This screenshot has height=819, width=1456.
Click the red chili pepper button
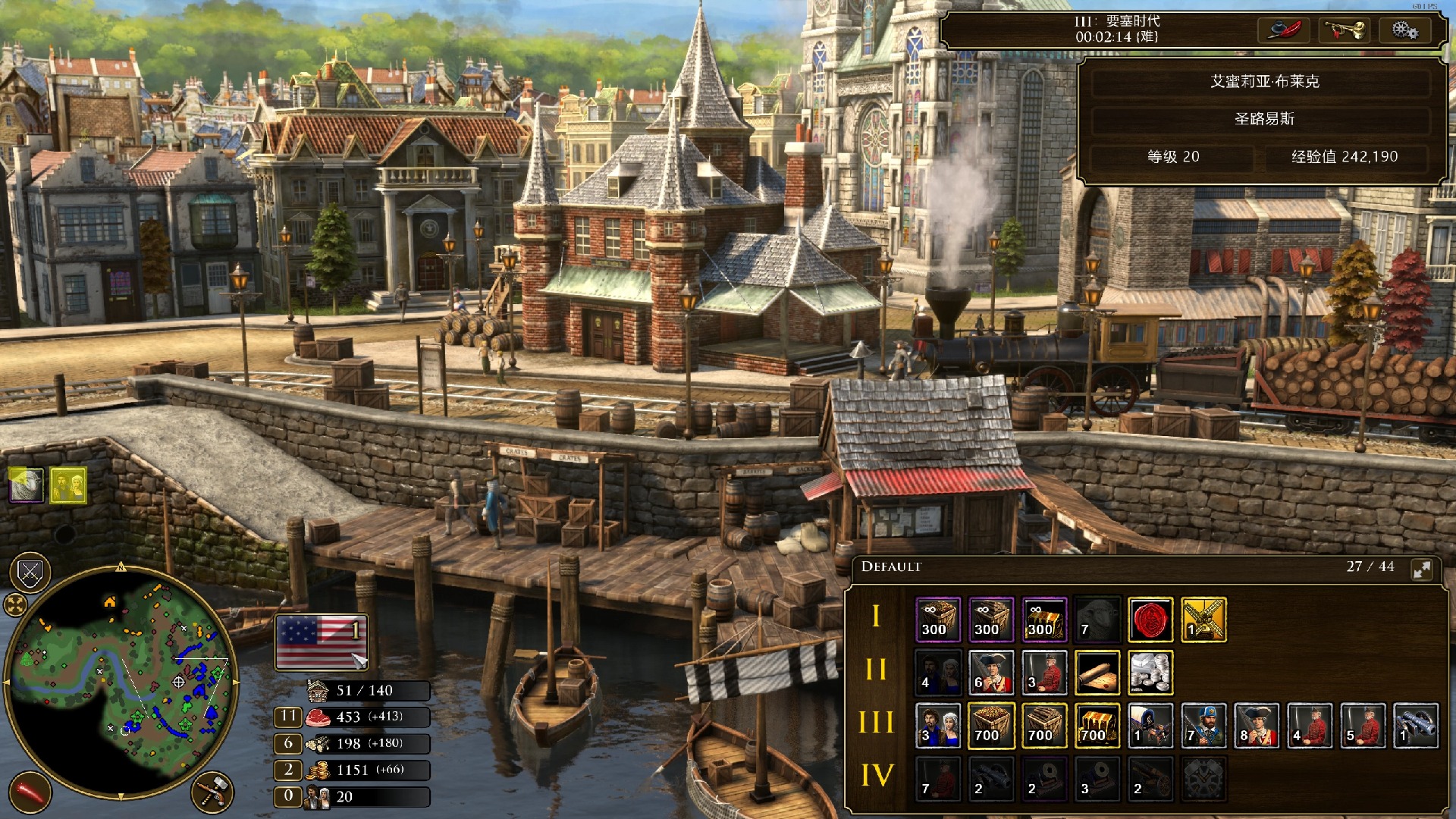pyautogui.click(x=30, y=792)
